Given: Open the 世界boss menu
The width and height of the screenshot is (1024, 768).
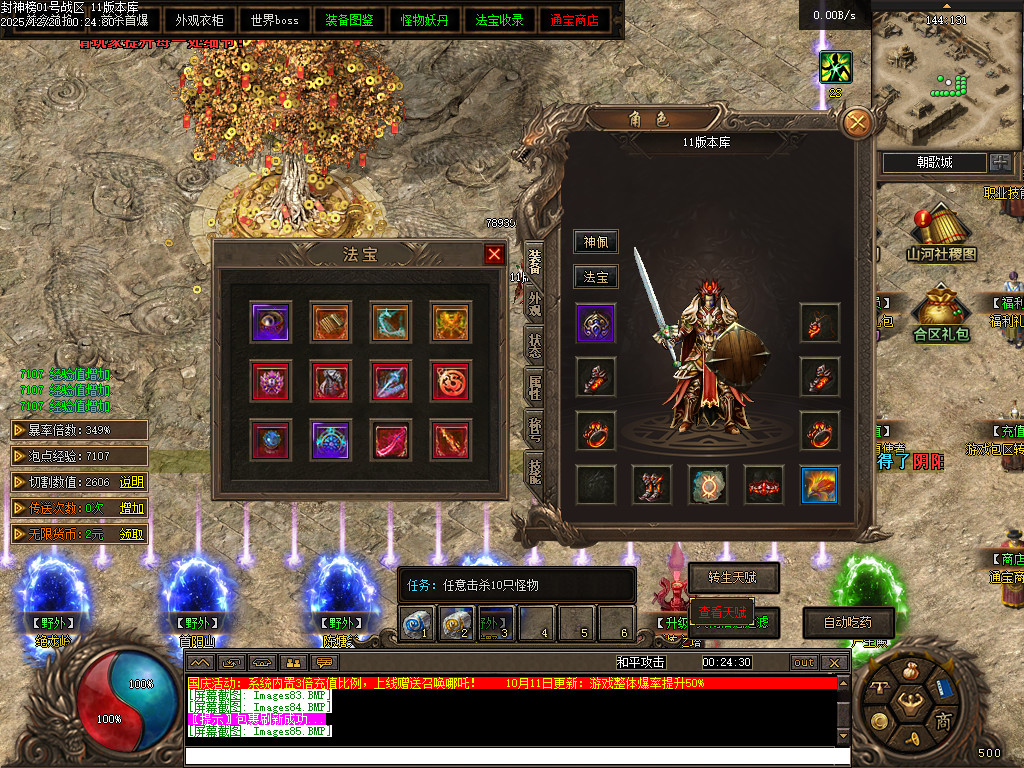Looking at the screenshot, I should pos(275,20).
